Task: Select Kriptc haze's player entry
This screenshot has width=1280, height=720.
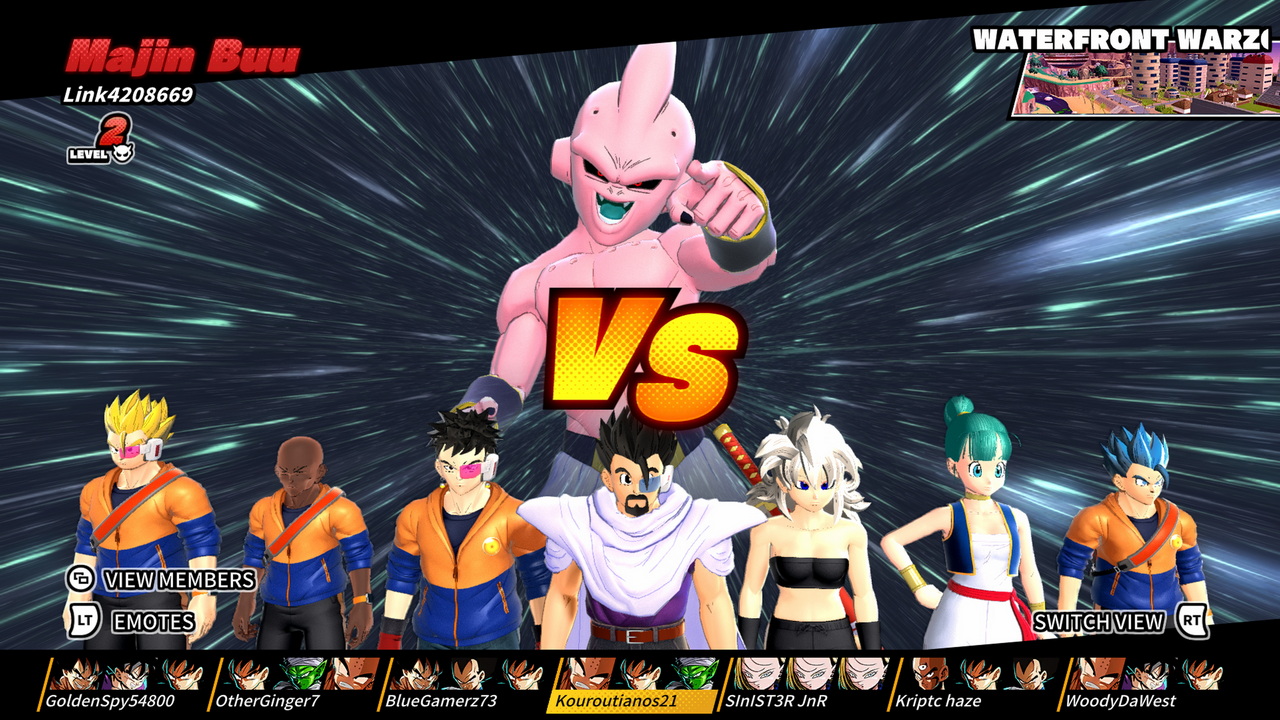Action: (973, 685)
